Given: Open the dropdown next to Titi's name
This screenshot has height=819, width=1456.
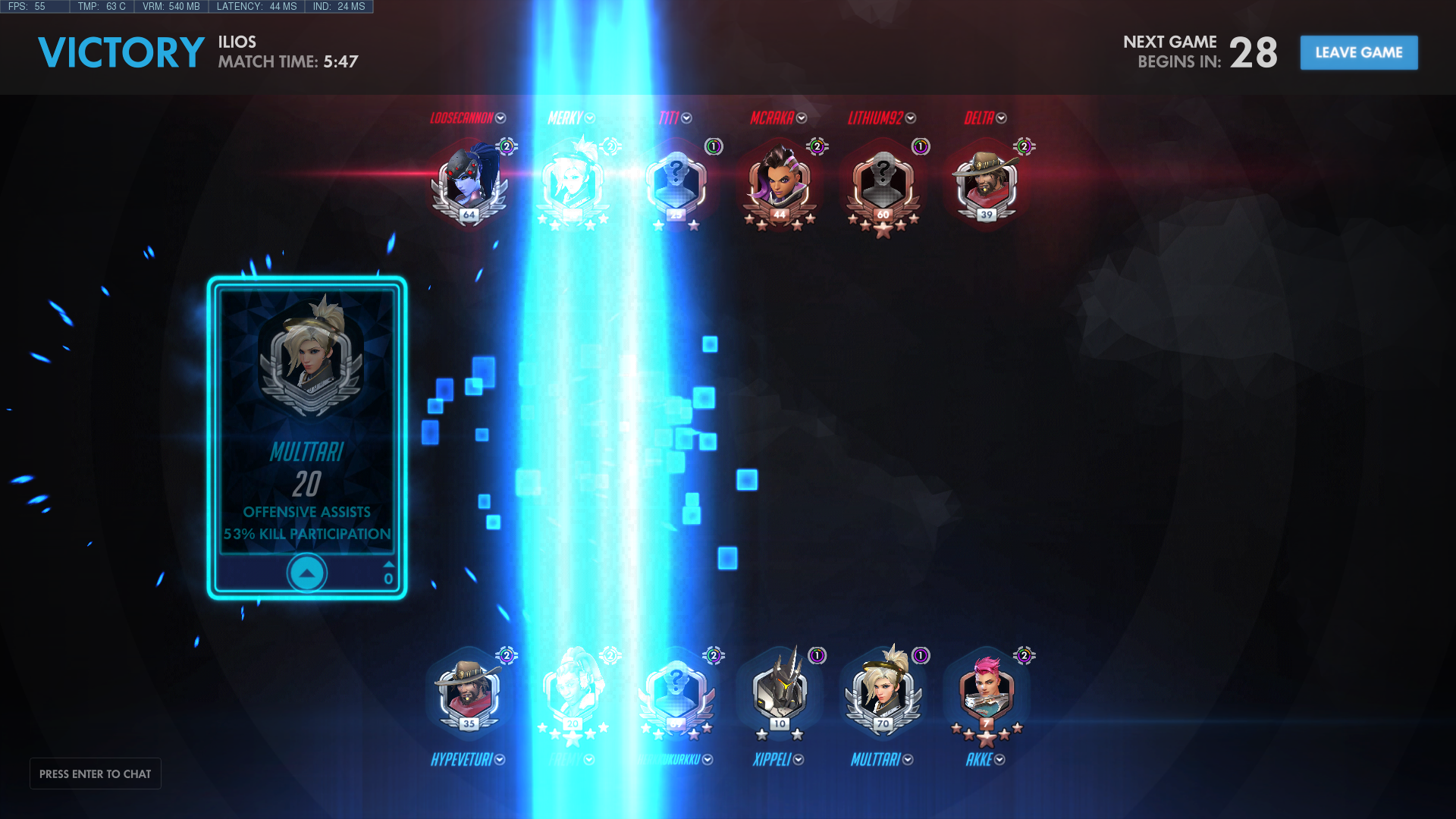Looking at the screenshot, I should [686, 118].
